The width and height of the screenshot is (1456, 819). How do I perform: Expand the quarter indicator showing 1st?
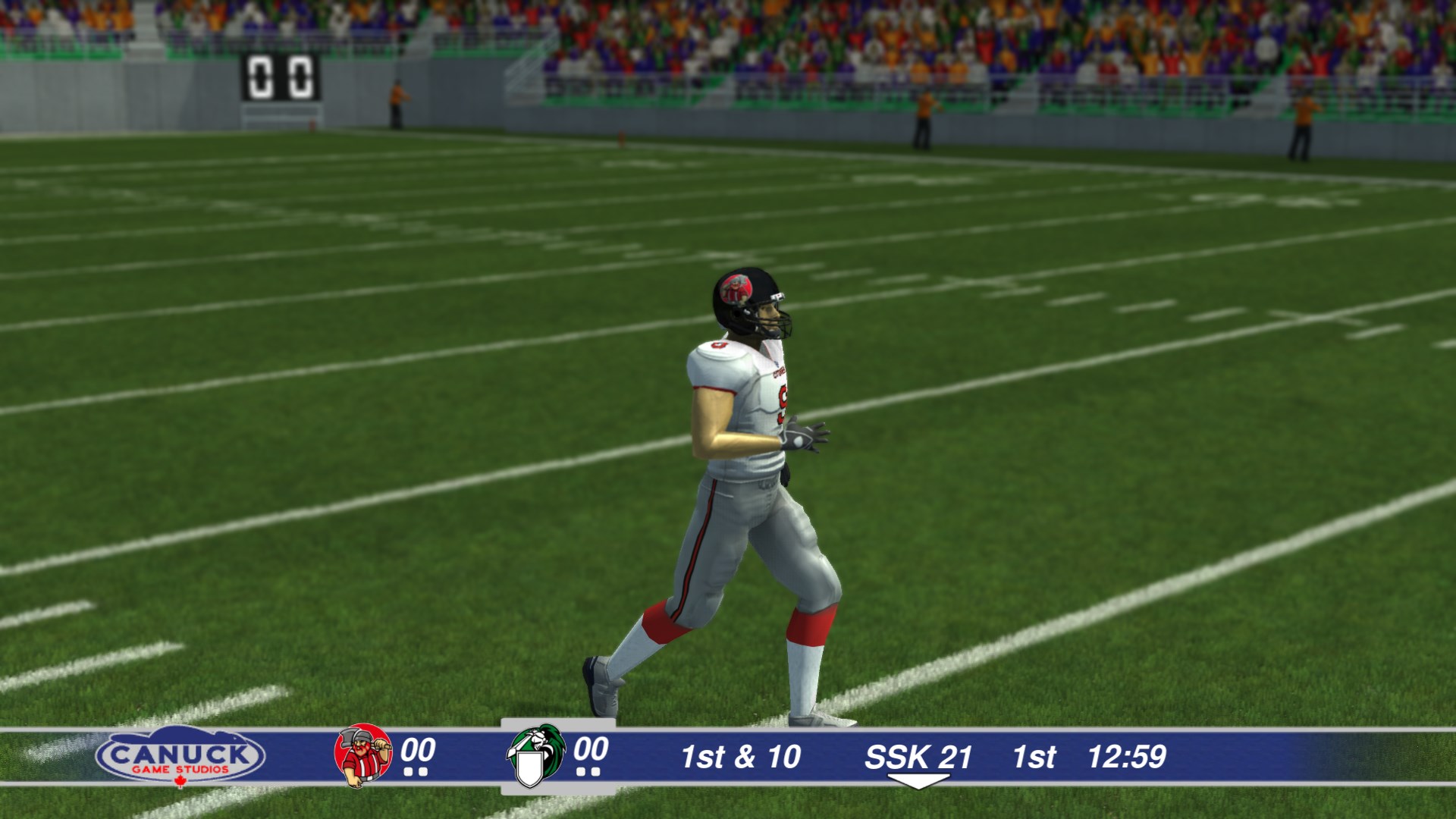point(1035,755)
